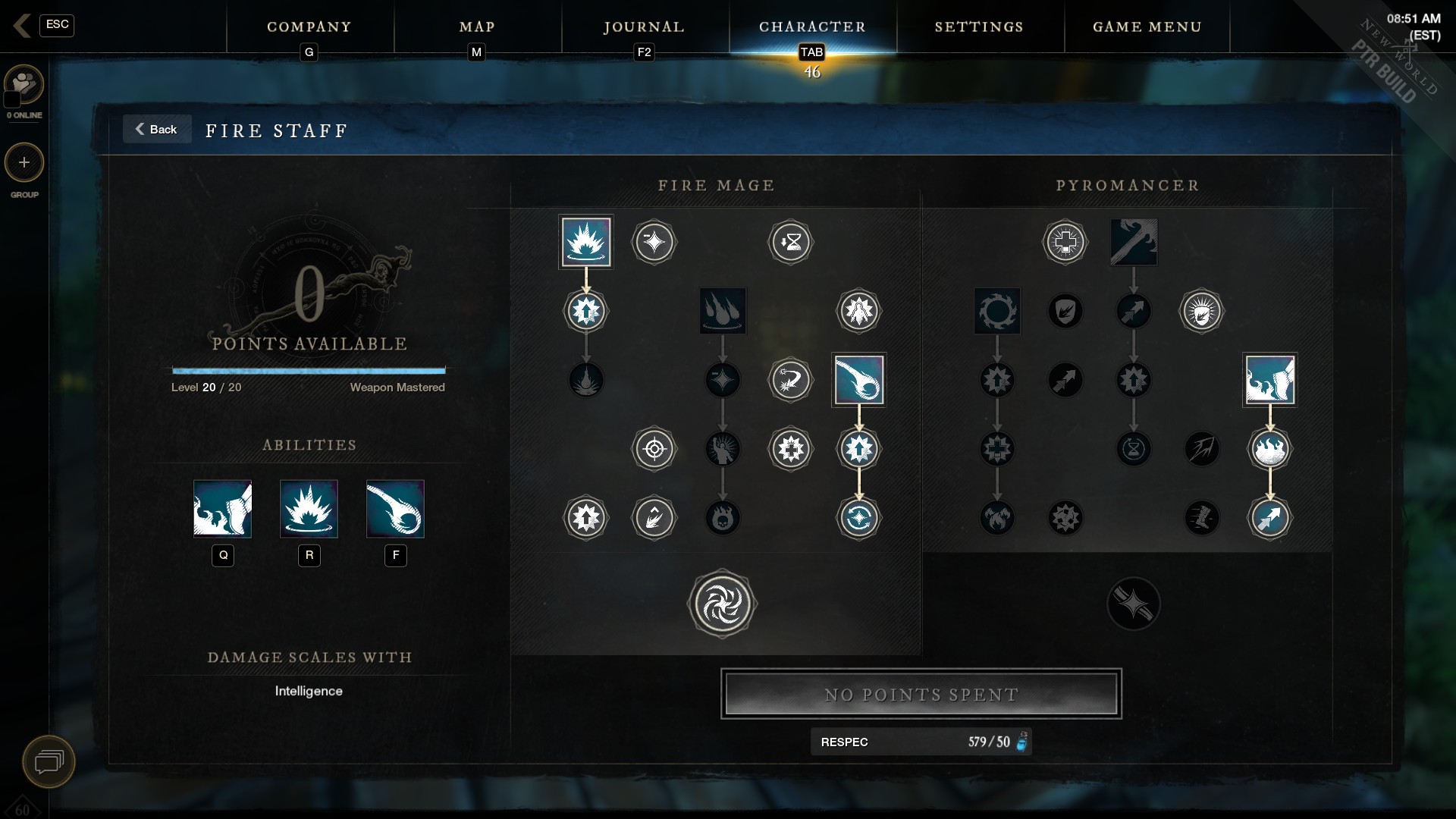Screen dimensions: 1456x819
Task: Select the Pyromancer ultimate node
Action: (1133, 604)
